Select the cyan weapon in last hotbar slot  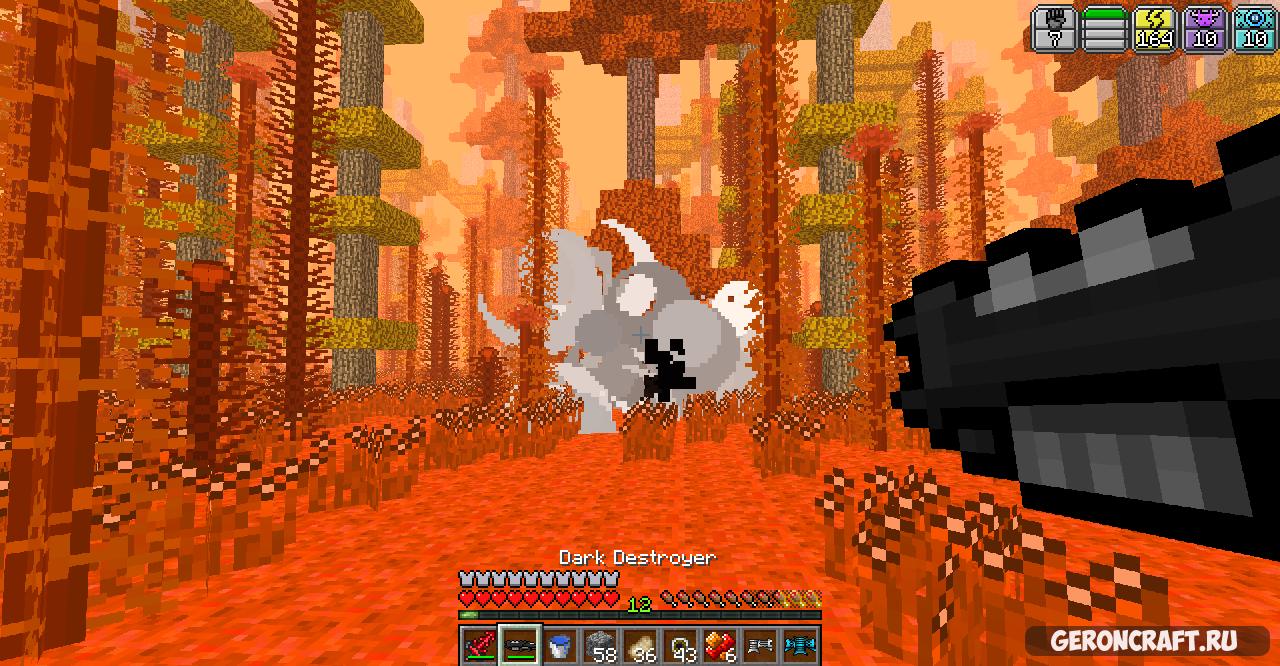click(x=801, y=646)
